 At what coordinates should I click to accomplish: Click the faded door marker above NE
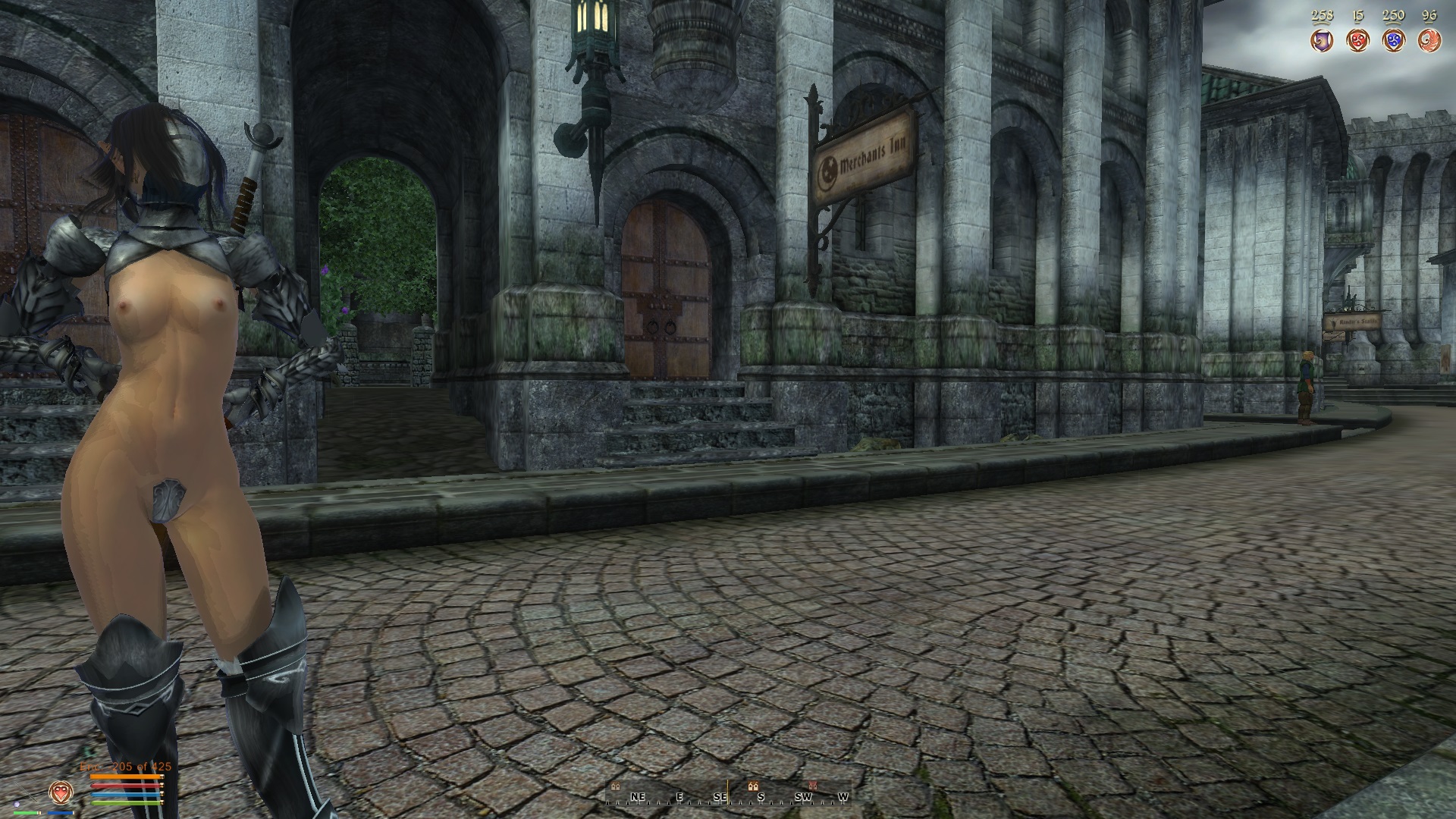(x=615, y=786)
